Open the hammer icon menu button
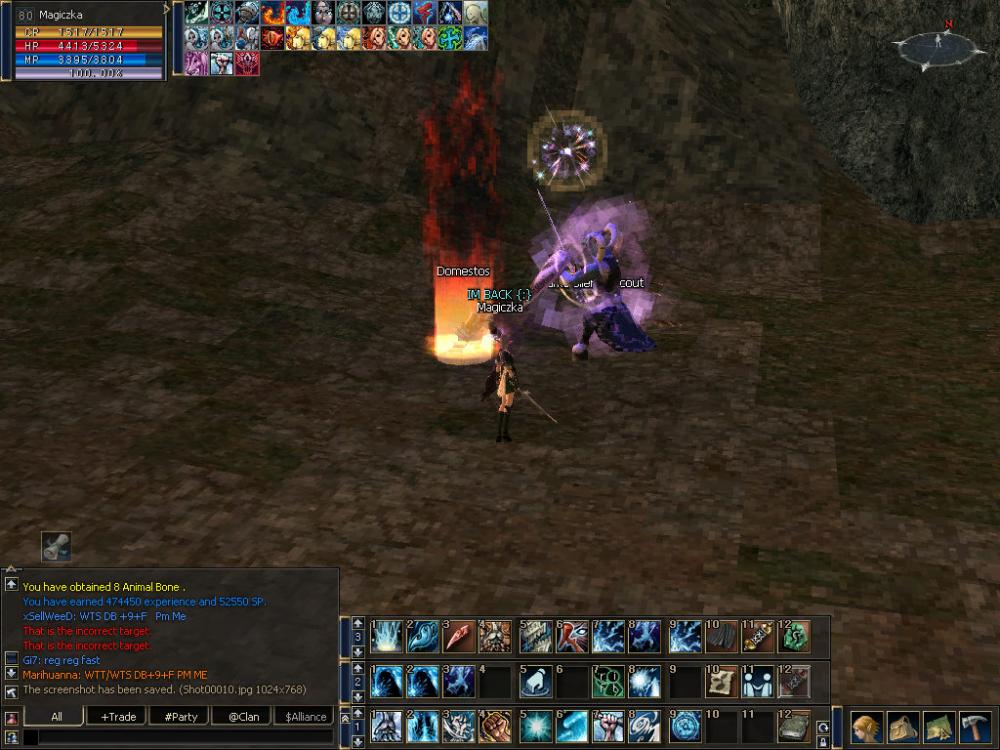The image size is (1000, 750). tap(975, 726)
